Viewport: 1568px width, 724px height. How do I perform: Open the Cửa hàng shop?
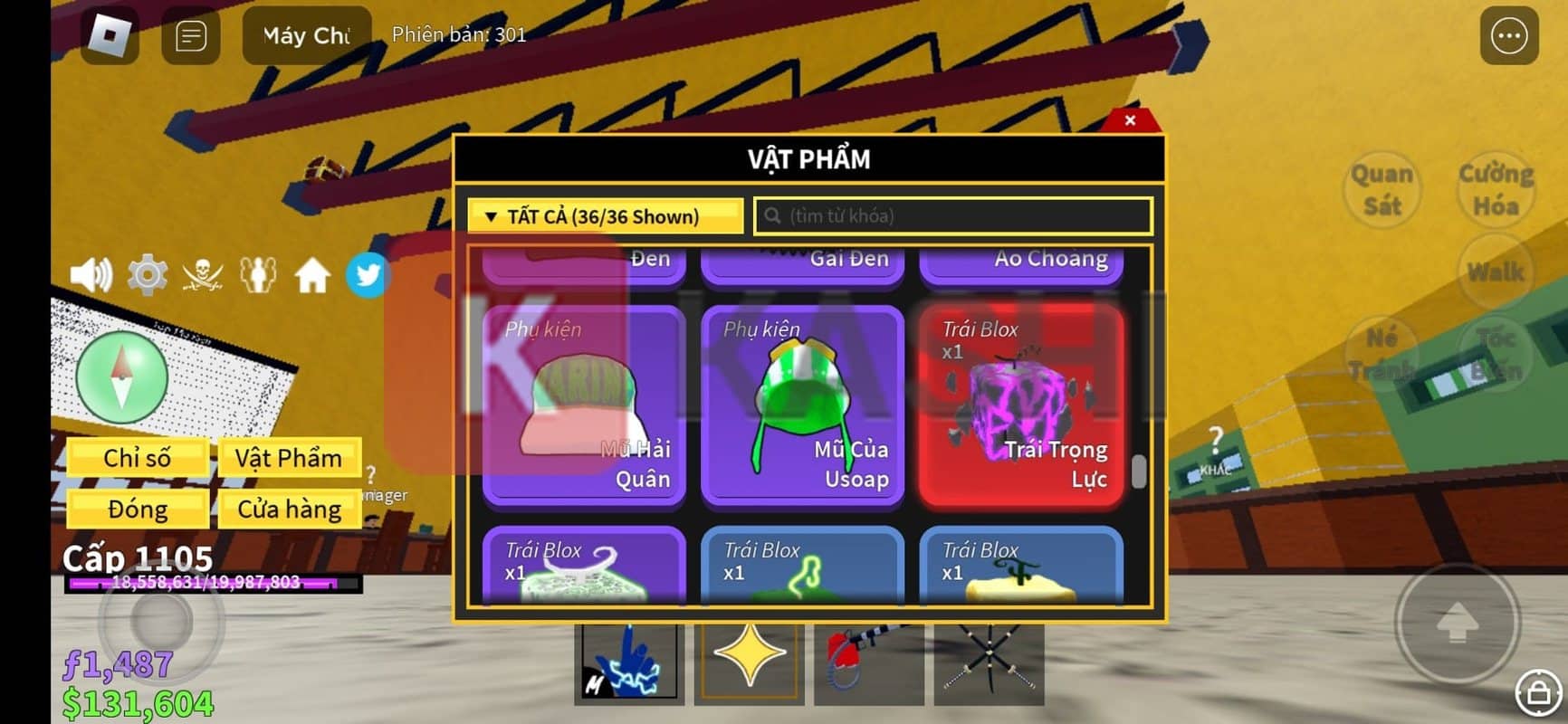tap(288, 510)
